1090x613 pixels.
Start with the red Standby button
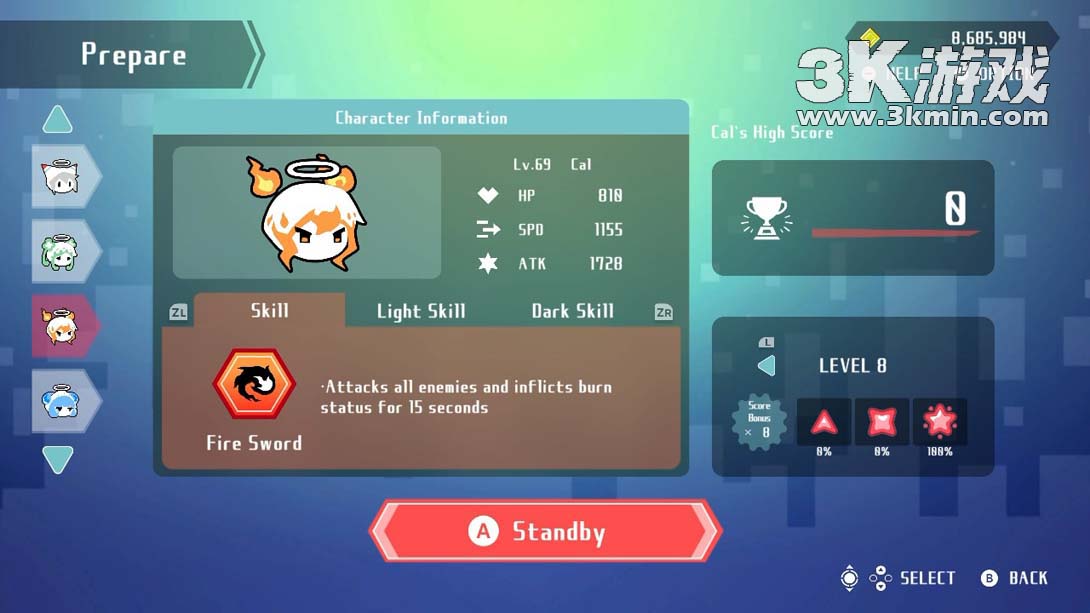coord(546,531)
